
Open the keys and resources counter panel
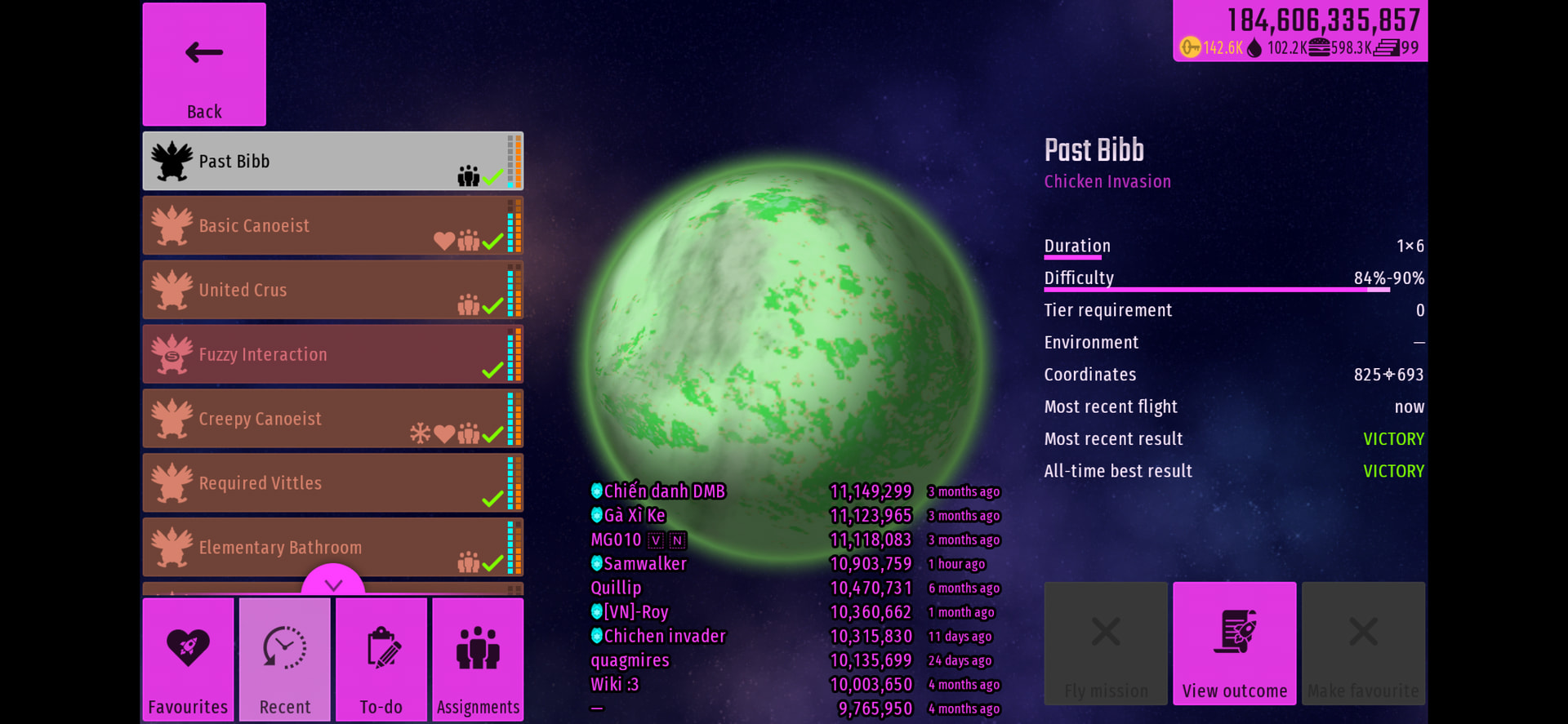1300,31
